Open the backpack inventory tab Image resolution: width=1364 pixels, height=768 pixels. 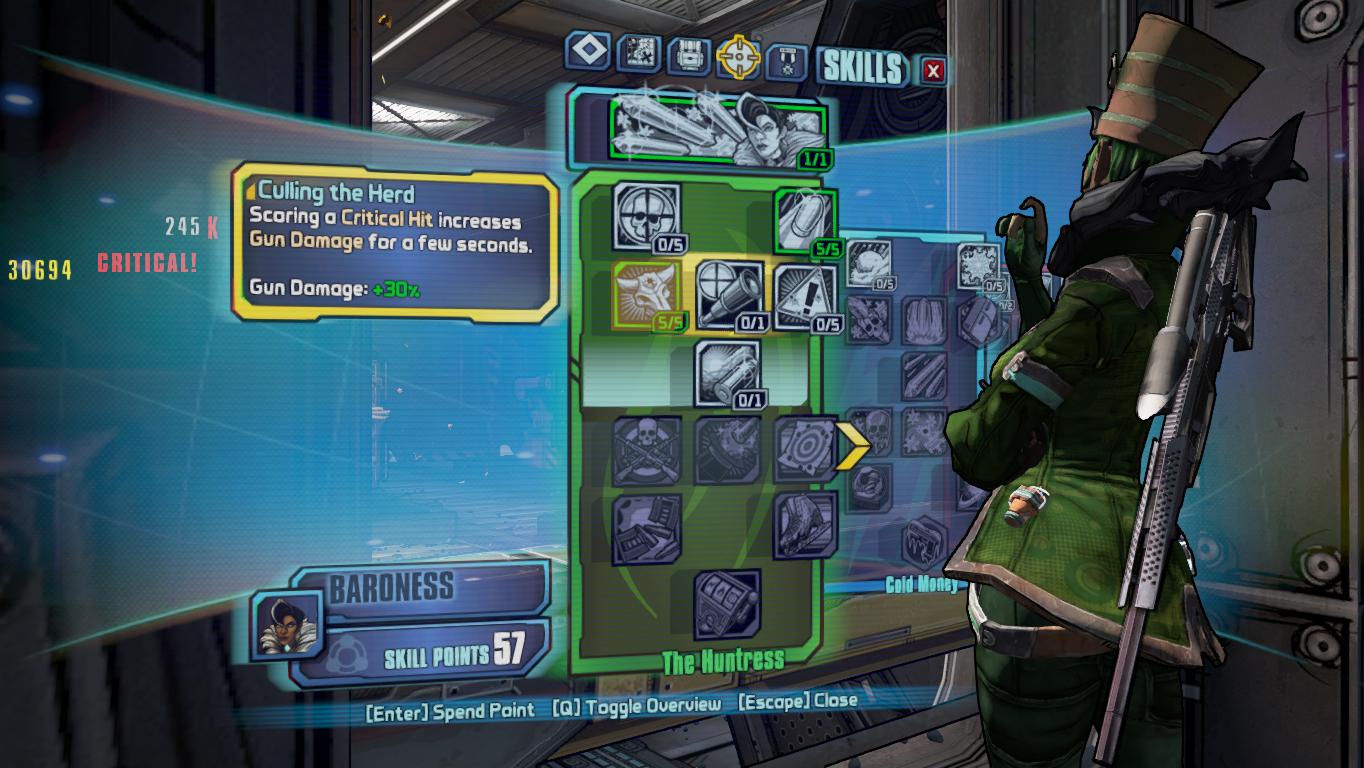point(689,55)
